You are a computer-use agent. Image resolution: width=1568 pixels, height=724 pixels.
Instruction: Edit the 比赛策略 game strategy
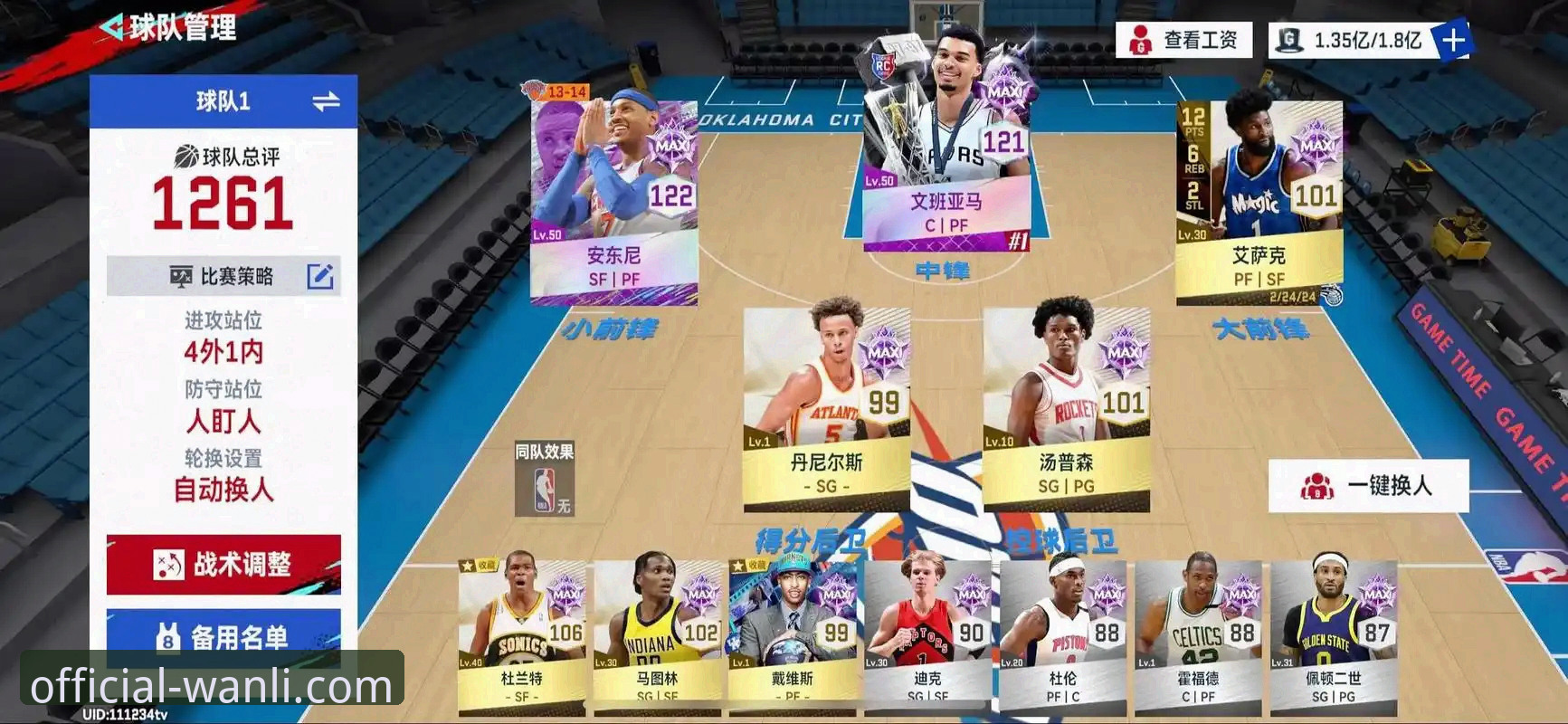[320, 276]
